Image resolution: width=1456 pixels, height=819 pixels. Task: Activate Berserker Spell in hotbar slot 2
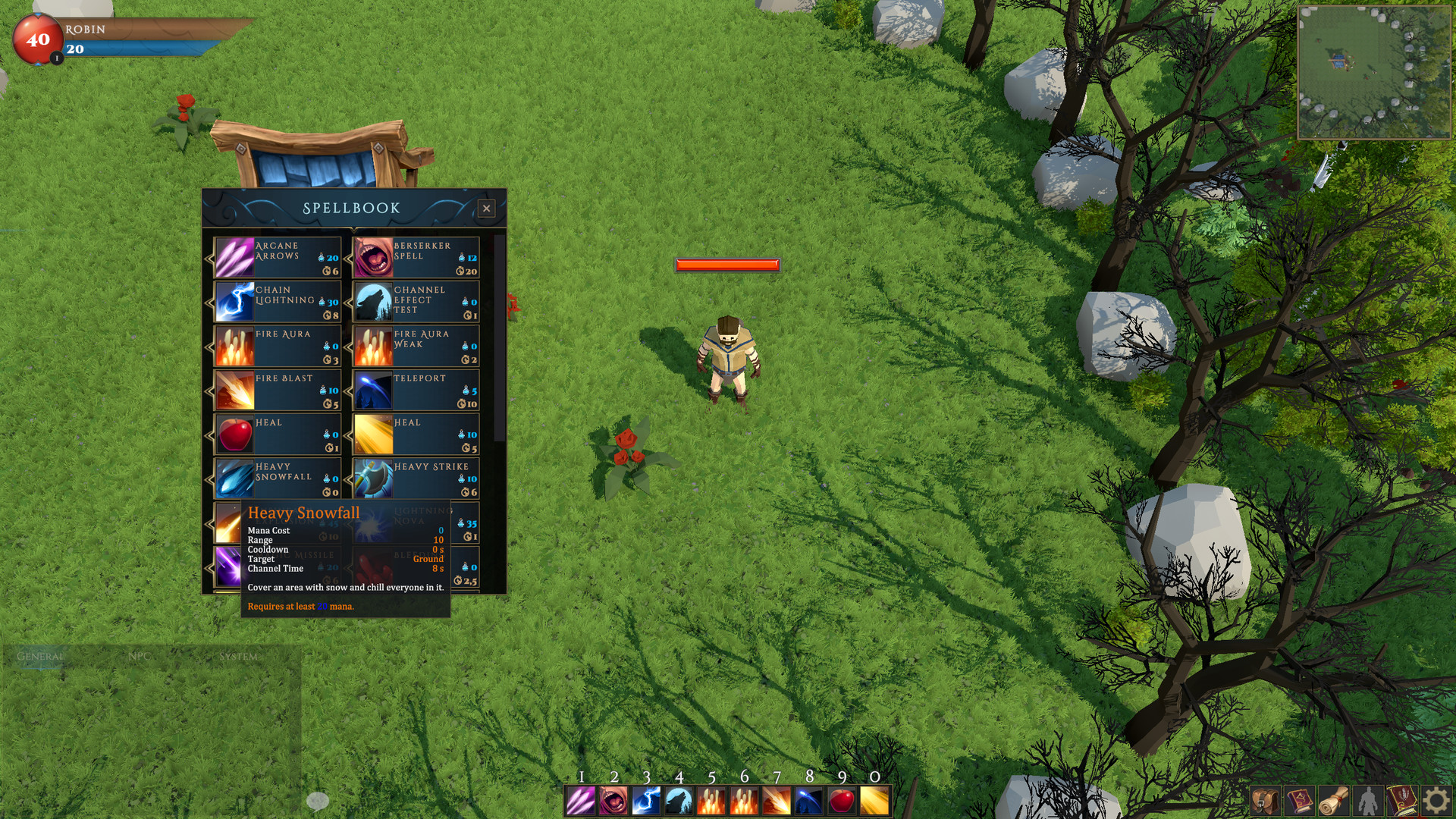click(614, 802)
